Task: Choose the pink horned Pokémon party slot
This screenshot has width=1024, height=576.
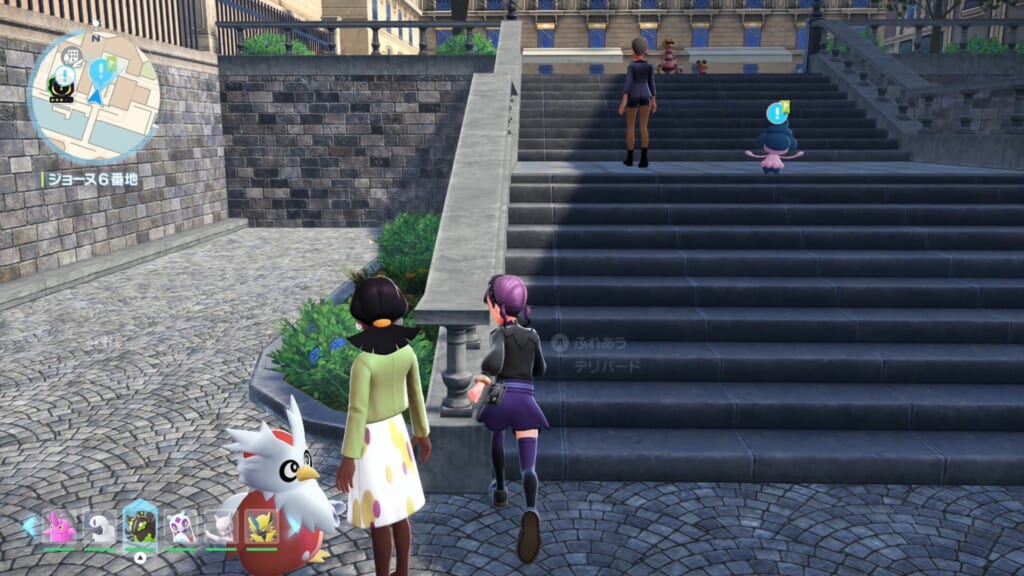Action: (60, 527)
